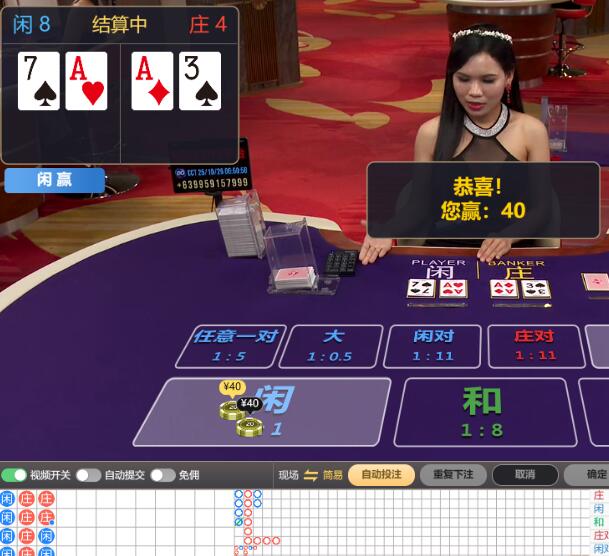Bet on 闲对 (Player pair)
The width and height of the screenshot is (609, 556).
(433, 345)
